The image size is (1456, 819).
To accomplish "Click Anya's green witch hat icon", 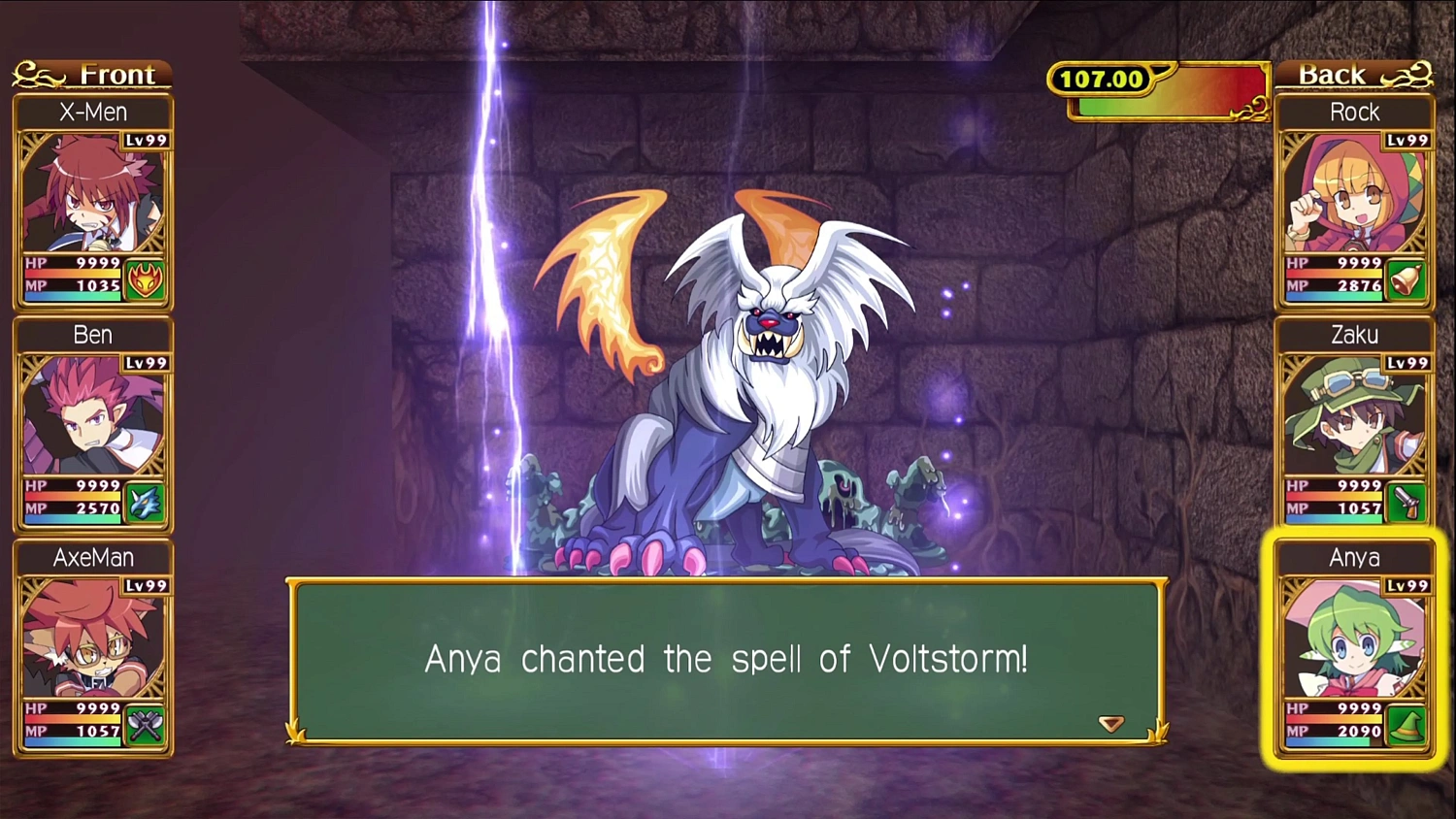I will coord(1405,726).
